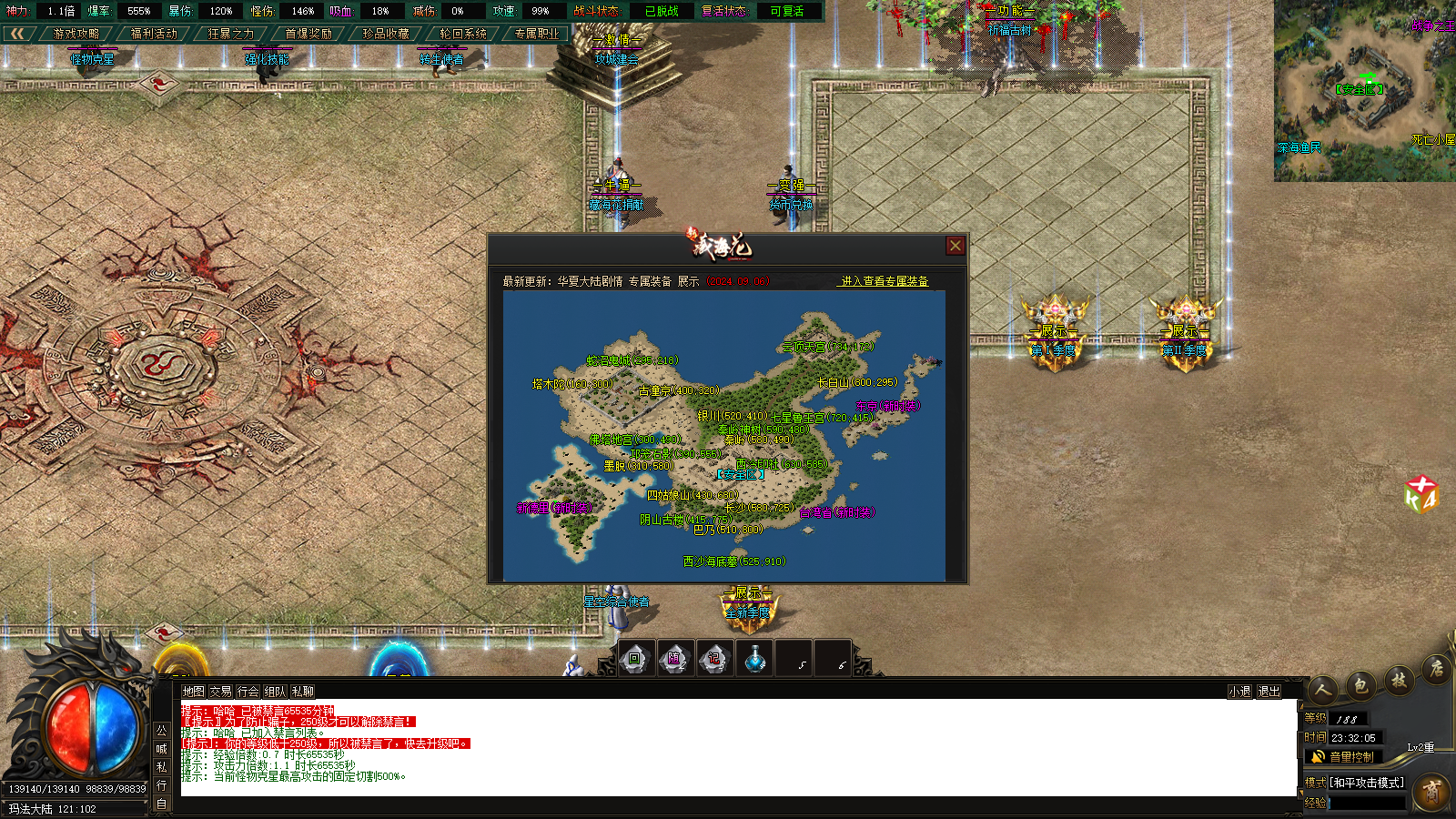1456x819 pixels.
Task: Open 首爆奖励 rewards
Action: pyautogui.click(x=308, y=34)
